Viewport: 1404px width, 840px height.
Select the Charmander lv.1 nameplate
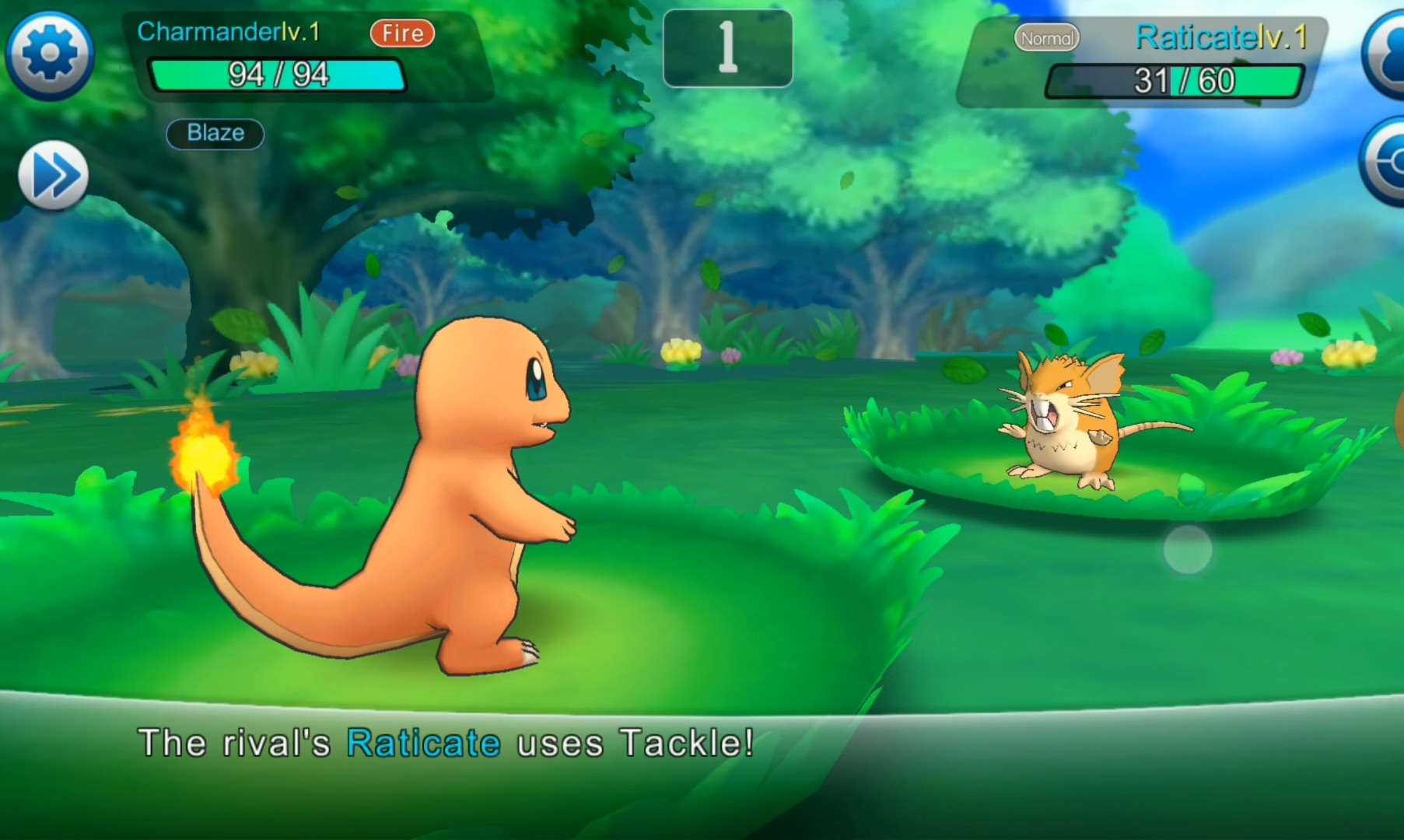[x=226, y=32]
